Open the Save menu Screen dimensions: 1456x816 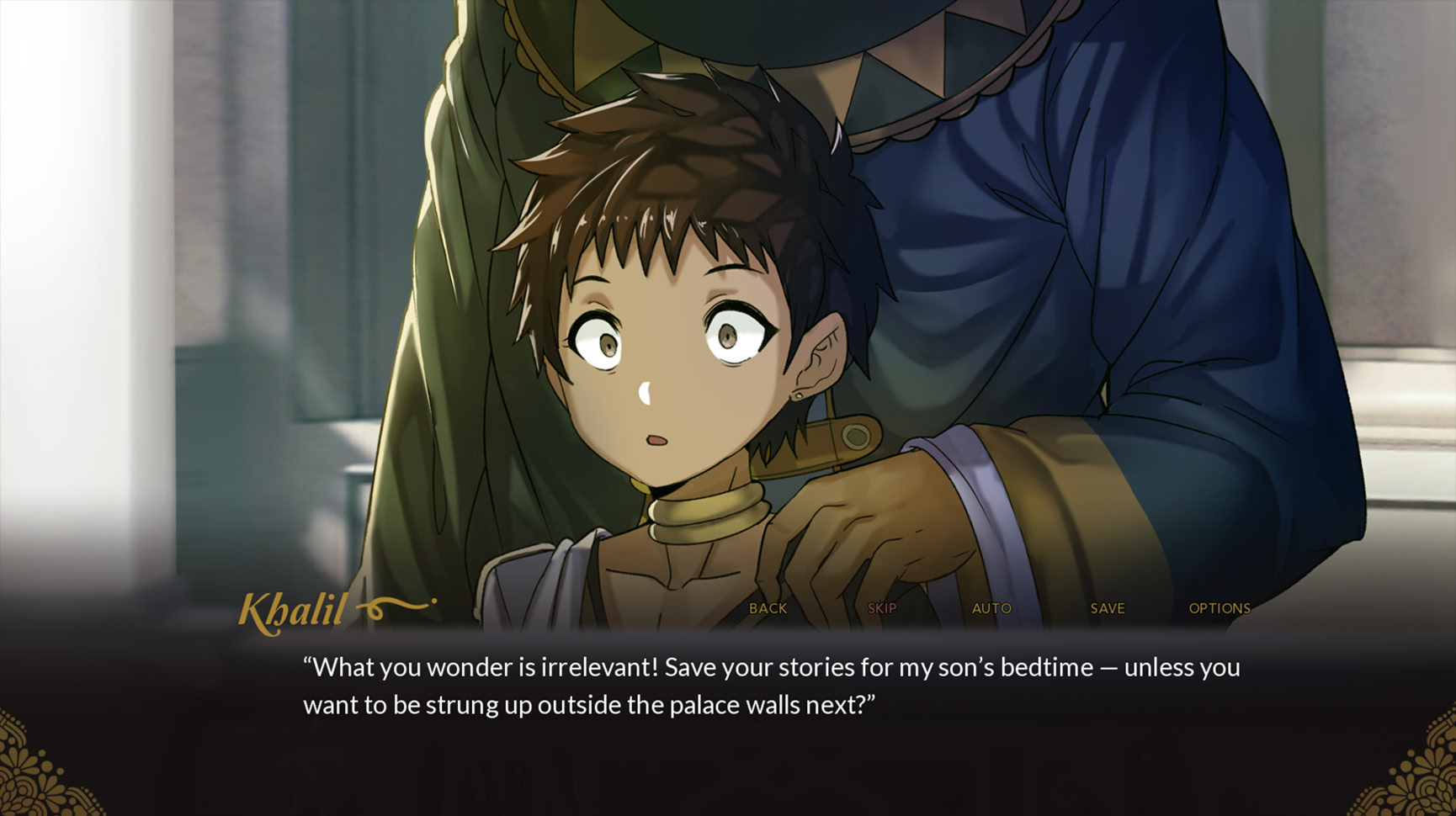[1107, 608]
